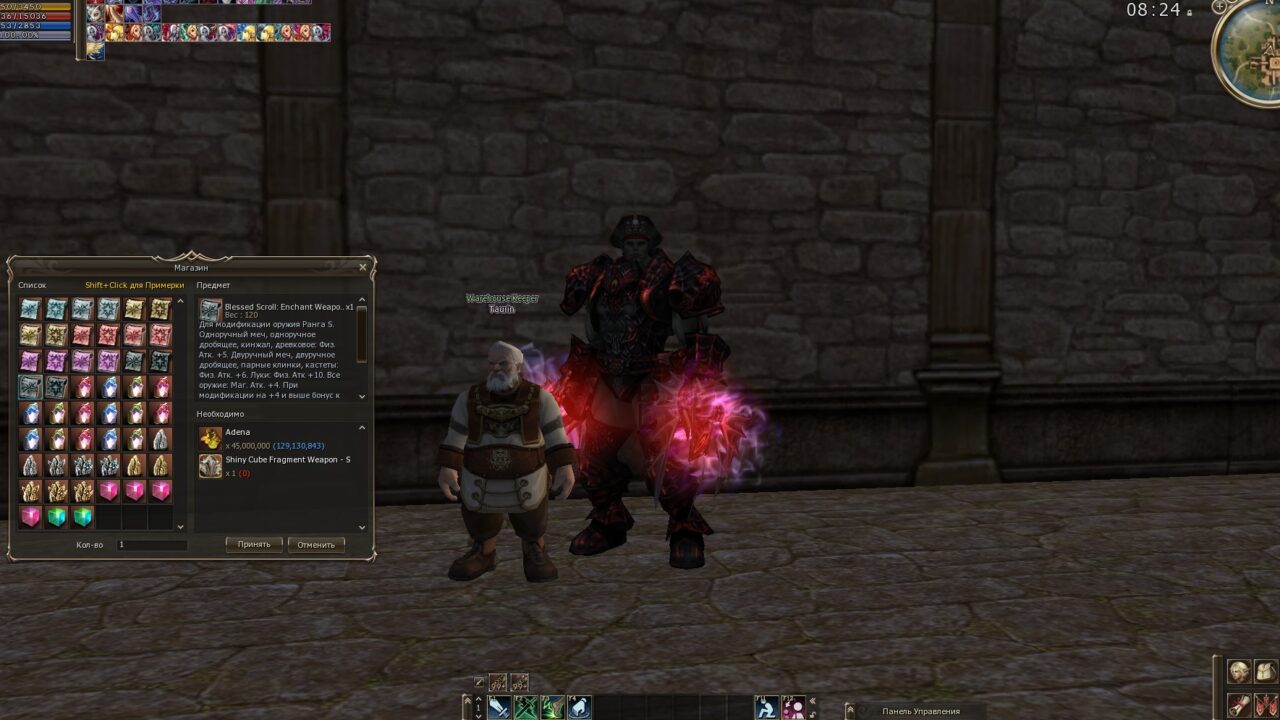Open the character face icon menu
The image size is (1280, 720).
[1239, 672]
